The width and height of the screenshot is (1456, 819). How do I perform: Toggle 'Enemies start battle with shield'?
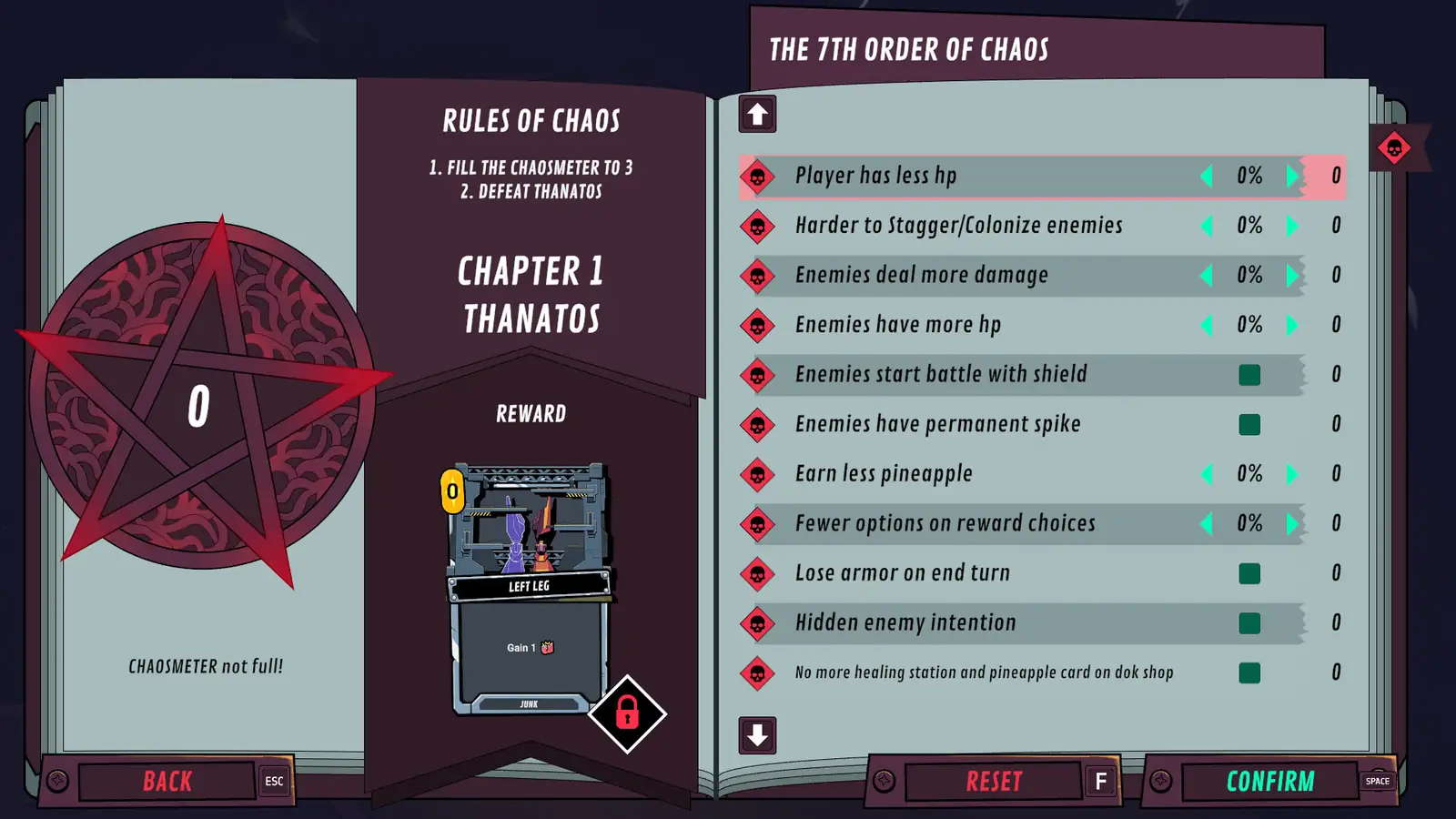1249,375
